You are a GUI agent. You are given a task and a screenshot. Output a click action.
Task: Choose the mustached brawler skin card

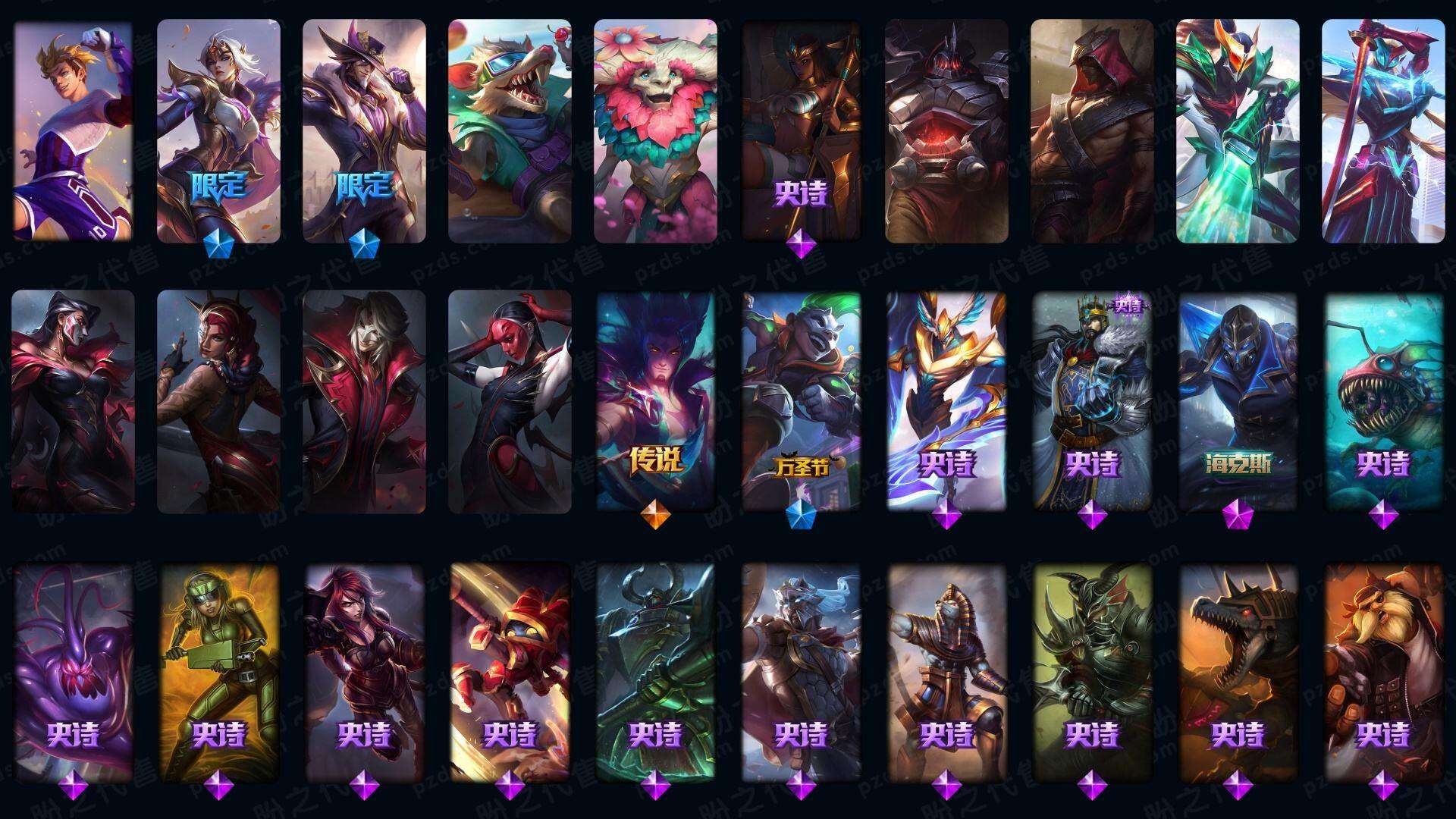[x=1383, y=672]
